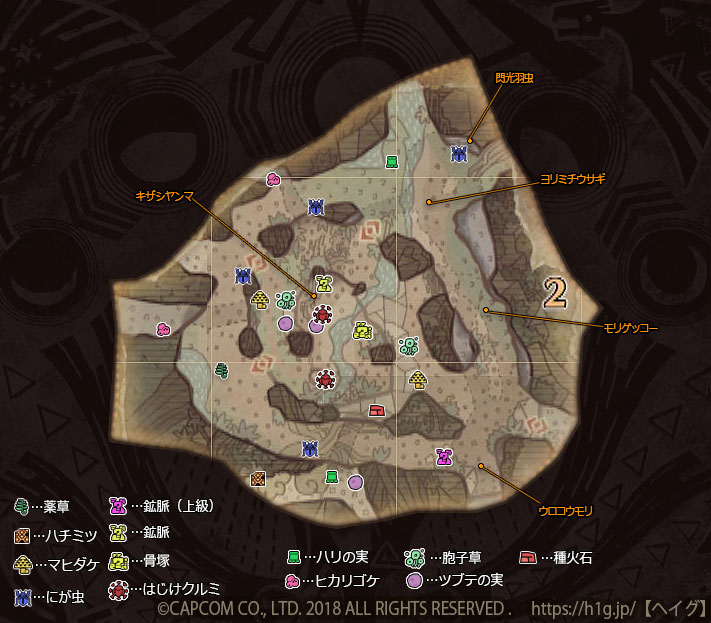
Task: Select the にが虫 bug legend entry
Action: pos(50,597)
